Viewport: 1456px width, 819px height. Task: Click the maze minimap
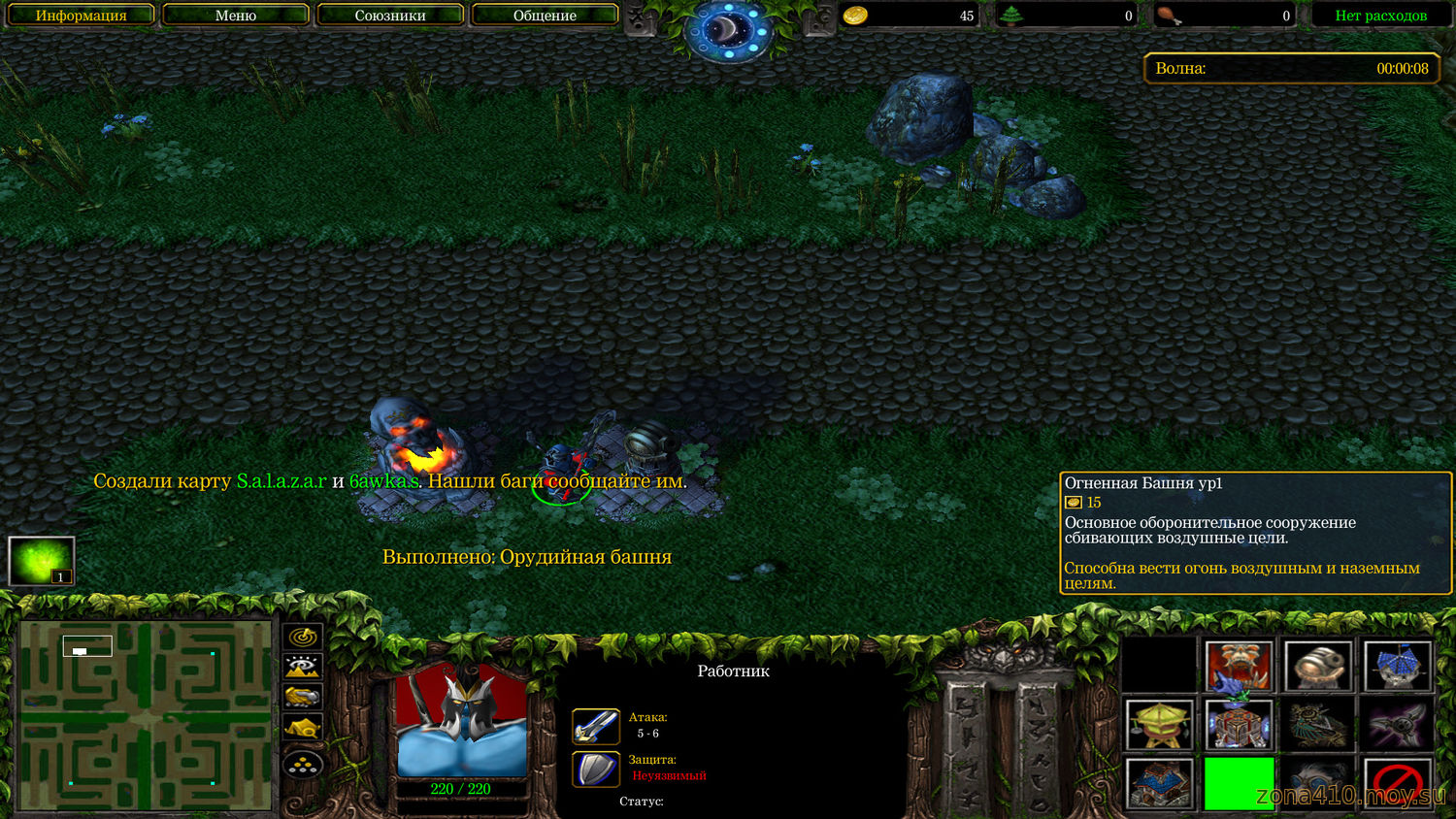(145, 716)
